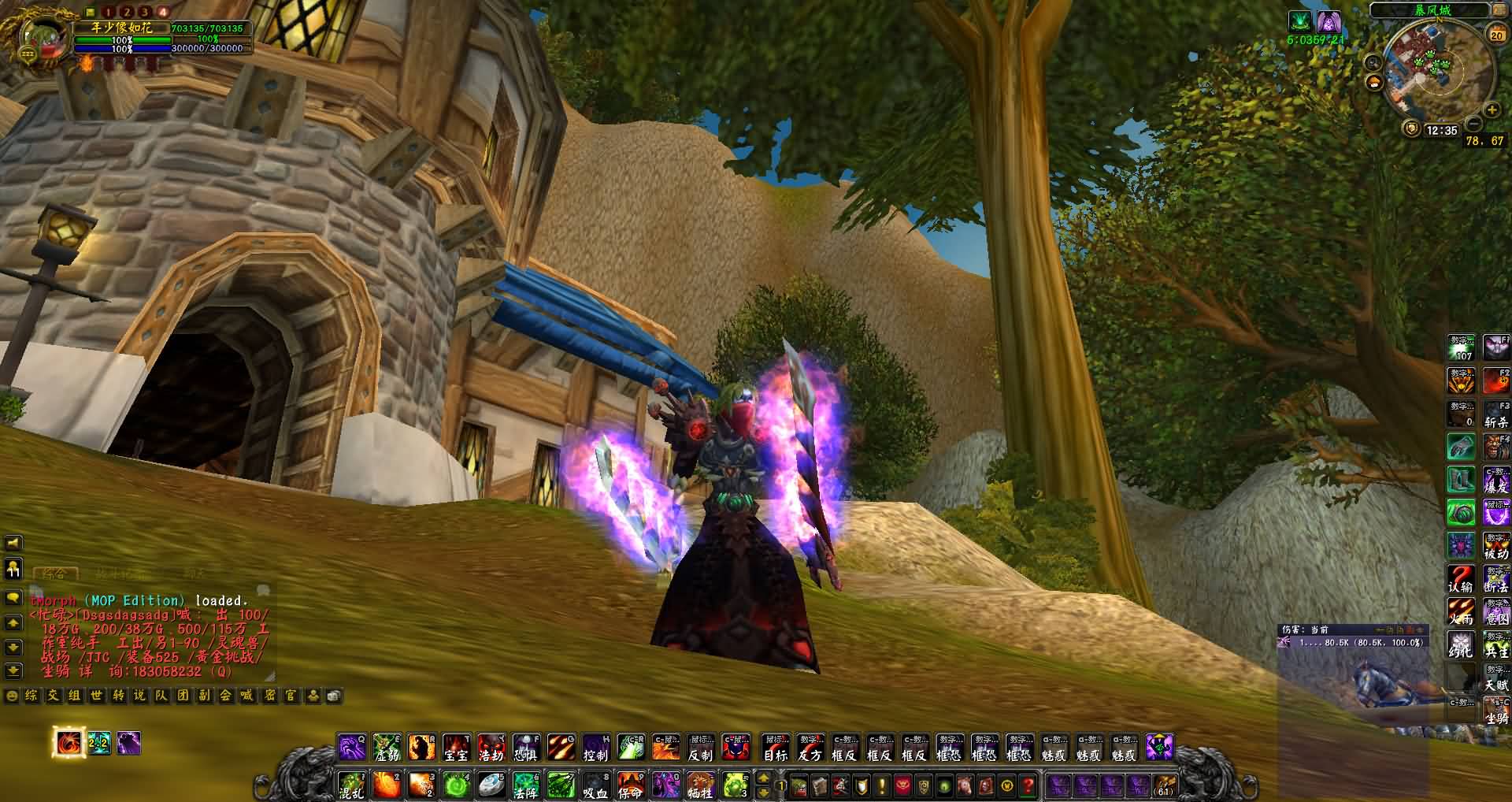Summon a mount with 坐骑
This screenshot has height=802, width=1512.
(x=1496, y=711)
